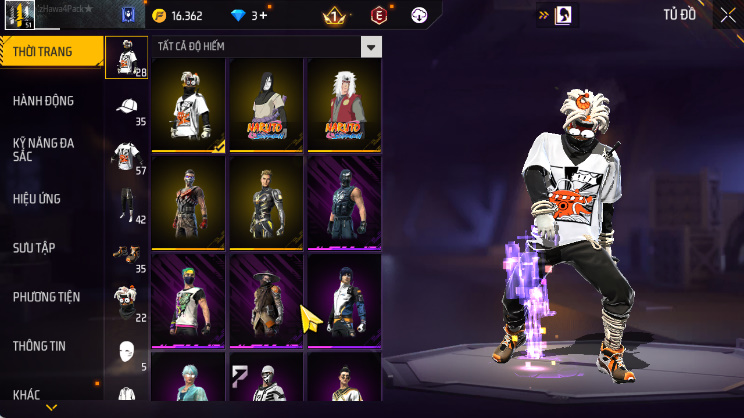Image resolution: width=744 pixels, height=418 pixels.
Task: Open the THÔNG TIN section
Action: [x=39, y=346]
